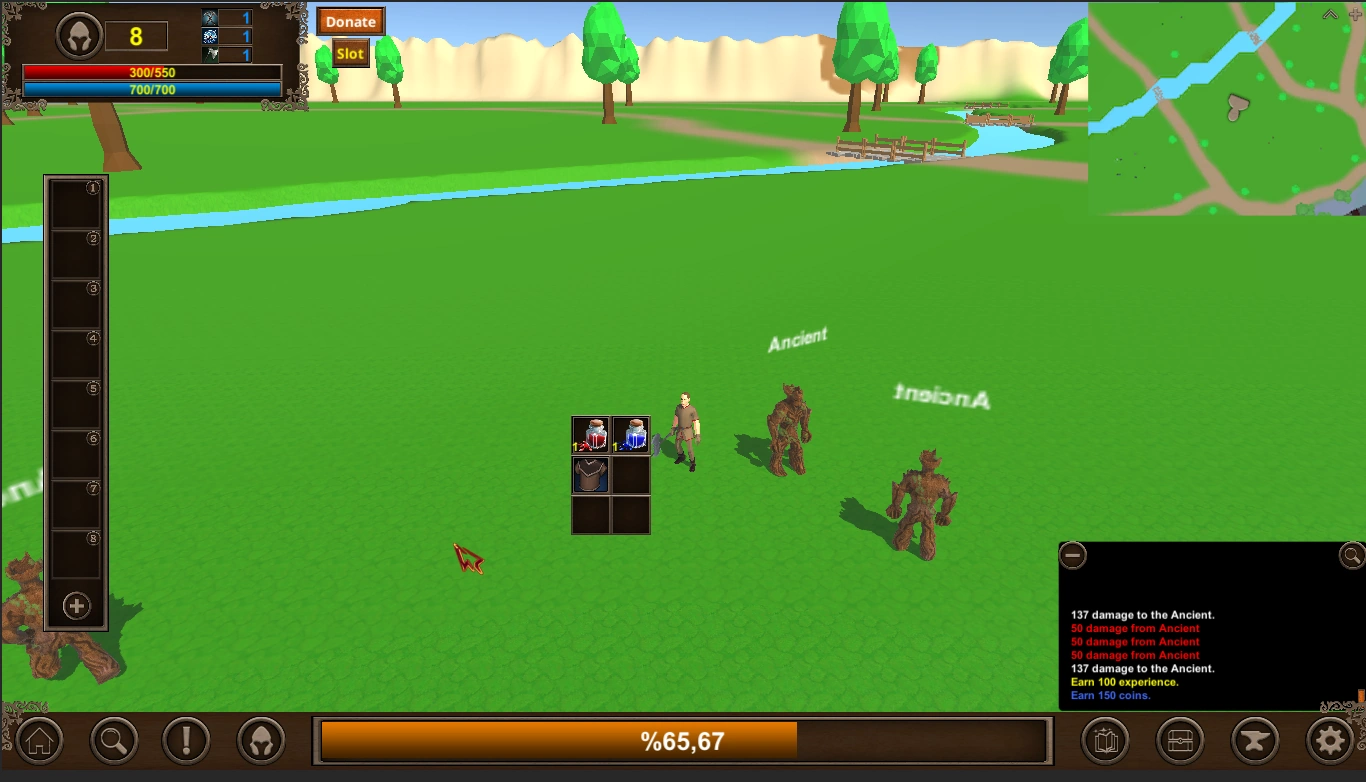Screen dimensions: 1366x782
Task: Select the blacksmith anvil crafting icon
Action: [1254, 740]
